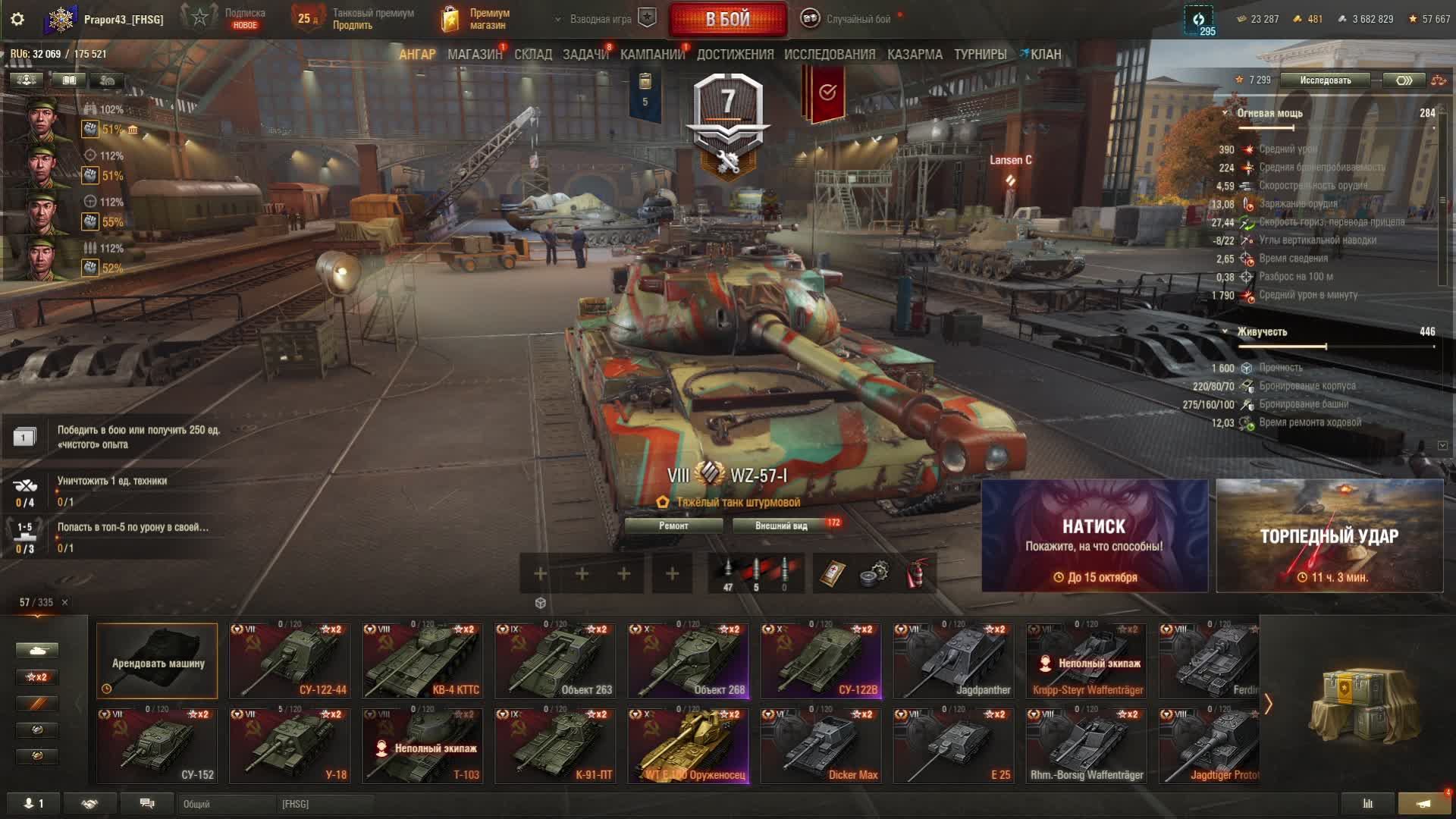Choose the Объект 268 tank
This screenshot has width=1456, height=819.
tap(688, 660)
